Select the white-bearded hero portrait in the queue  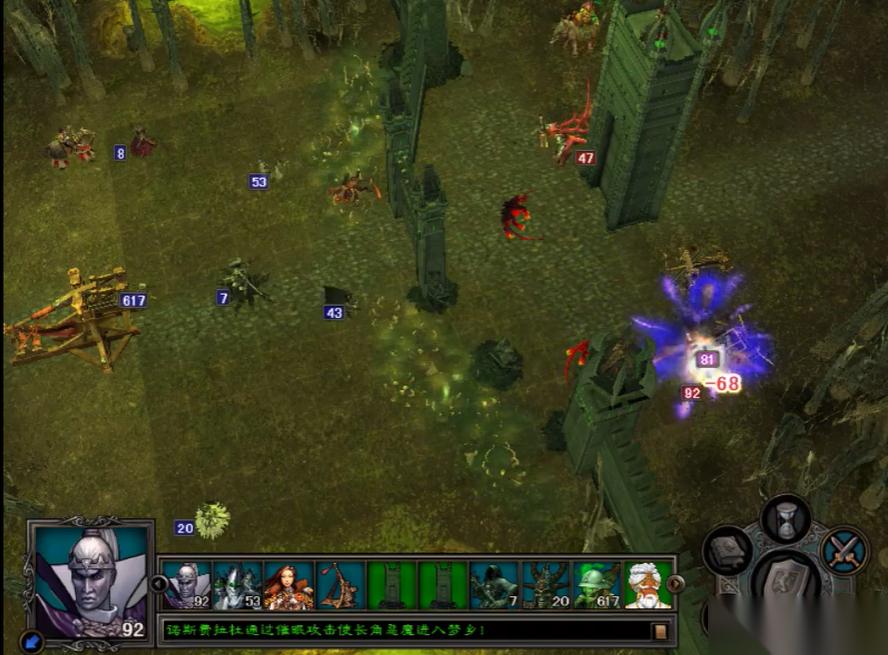648,585
